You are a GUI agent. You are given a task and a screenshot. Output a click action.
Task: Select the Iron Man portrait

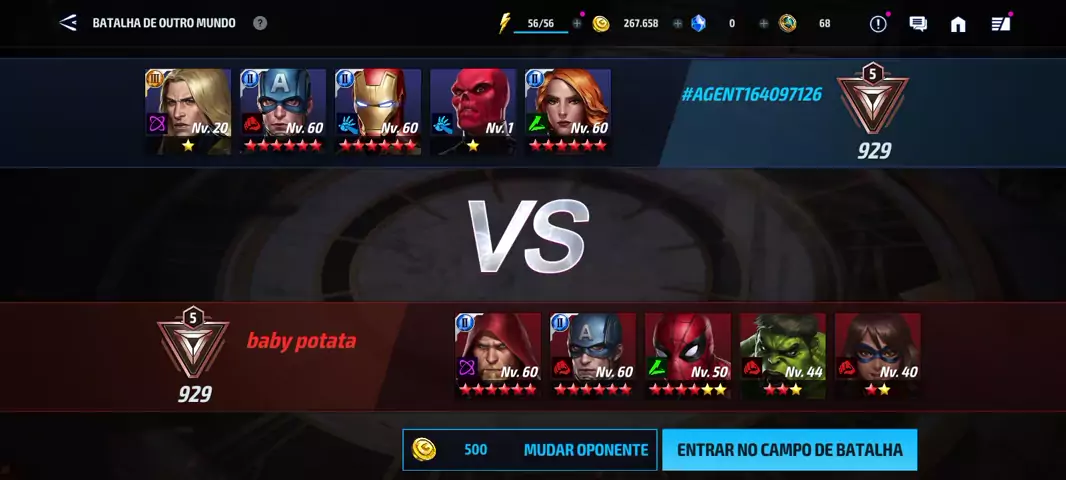click(x=378, y=110)
